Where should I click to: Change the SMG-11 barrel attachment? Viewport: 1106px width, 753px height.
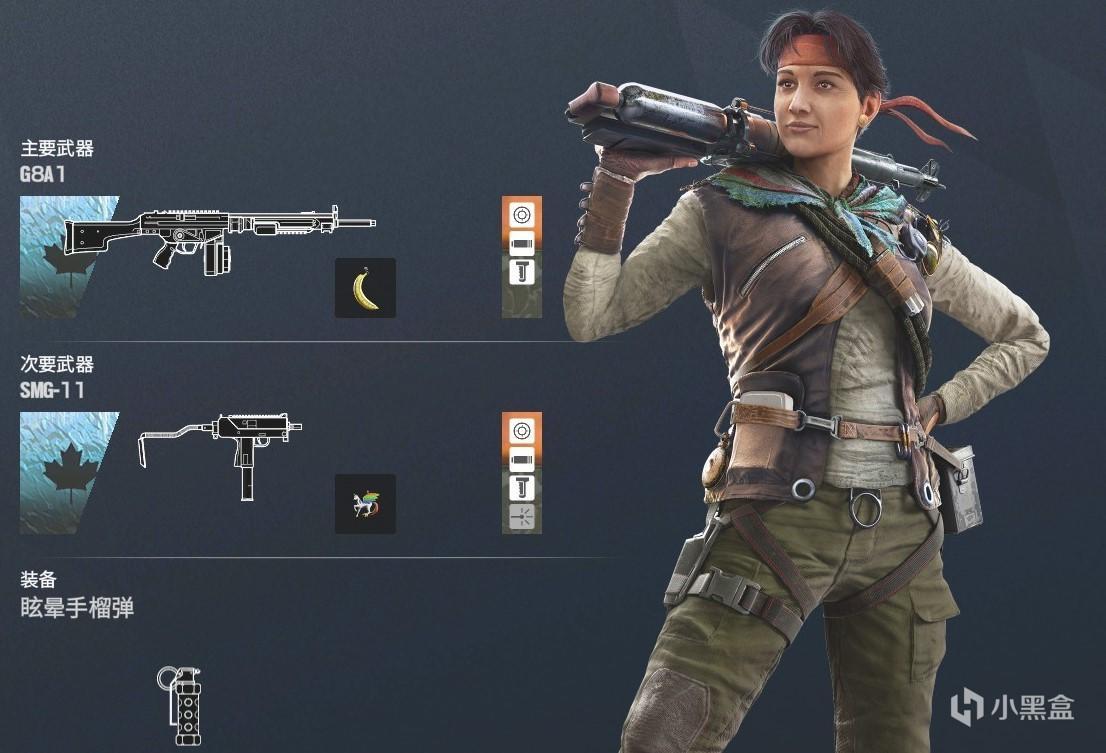coord(522,460)
